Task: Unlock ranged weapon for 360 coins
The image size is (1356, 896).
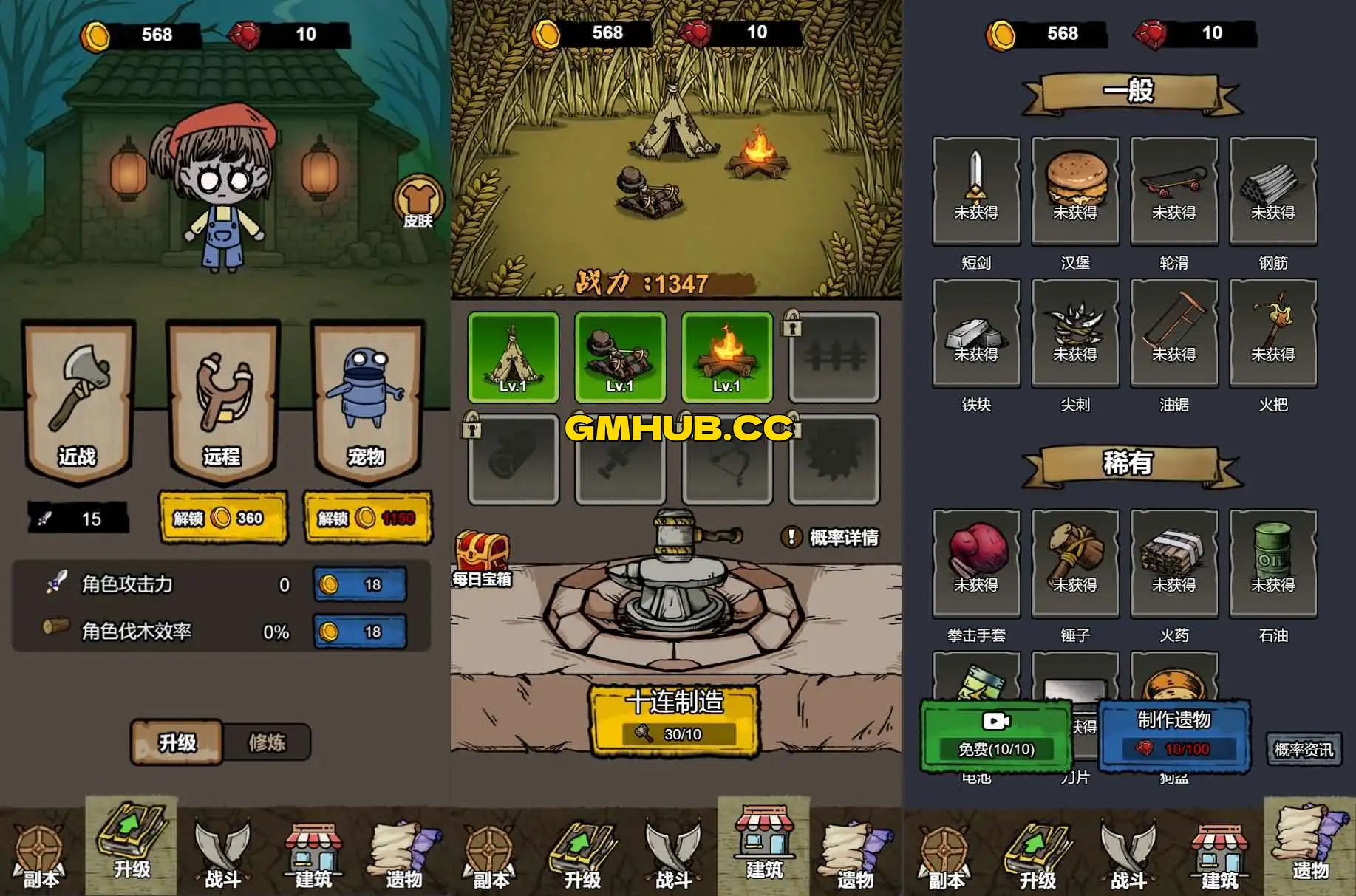Action: pos(222,518)
